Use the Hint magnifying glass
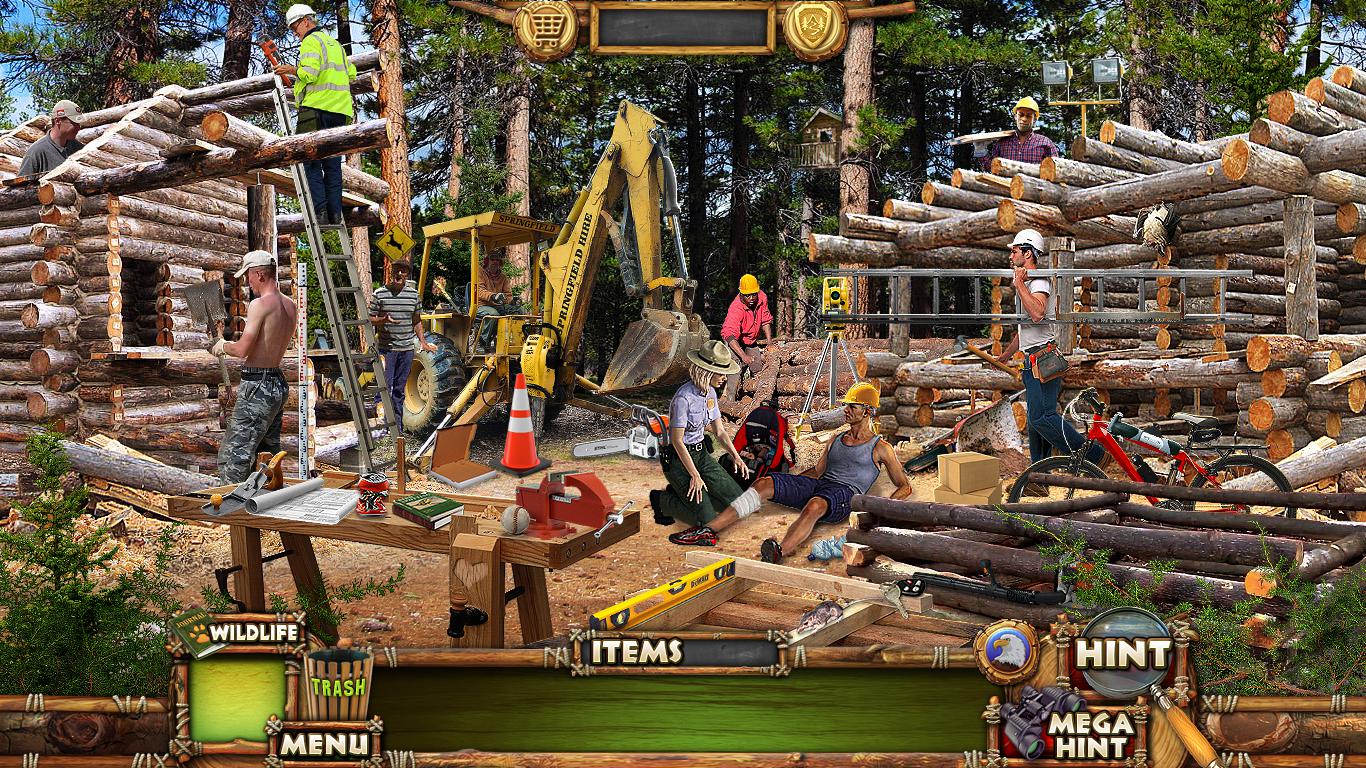 (1123, 654)
